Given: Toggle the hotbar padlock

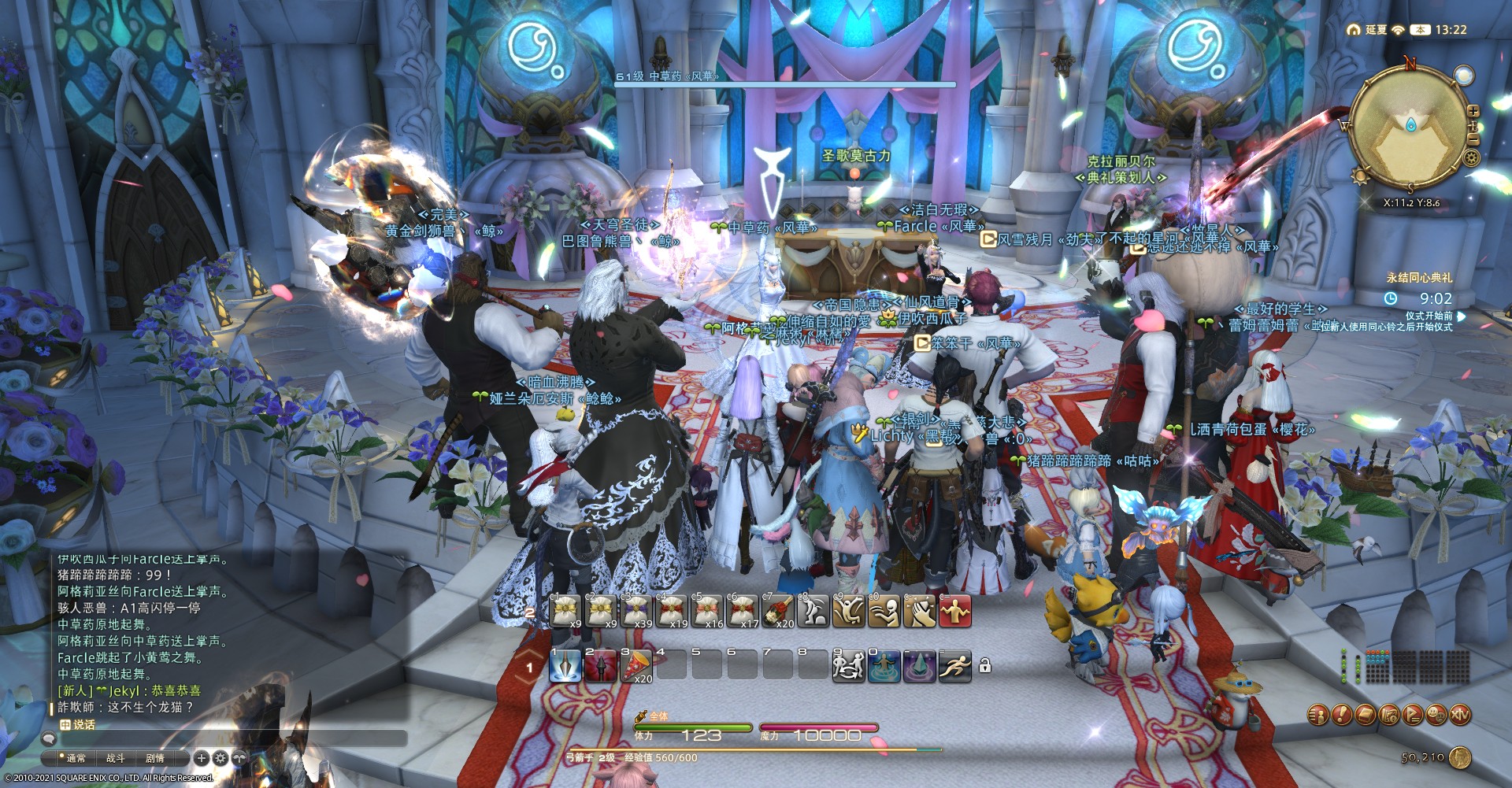Looking at the screenshot, I should coord(984,667).
